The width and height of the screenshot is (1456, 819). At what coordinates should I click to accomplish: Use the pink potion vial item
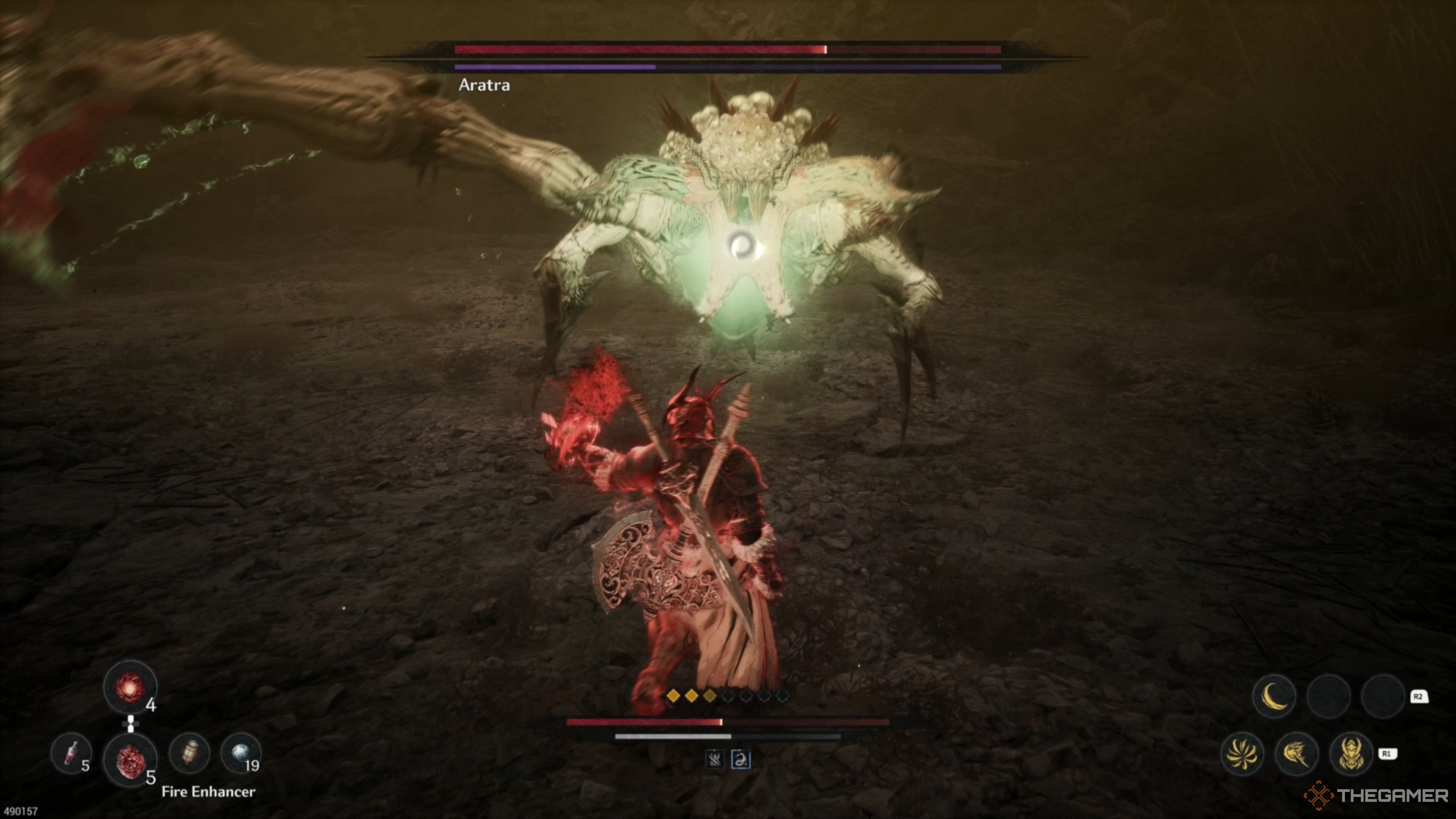(x=71, y=753)
